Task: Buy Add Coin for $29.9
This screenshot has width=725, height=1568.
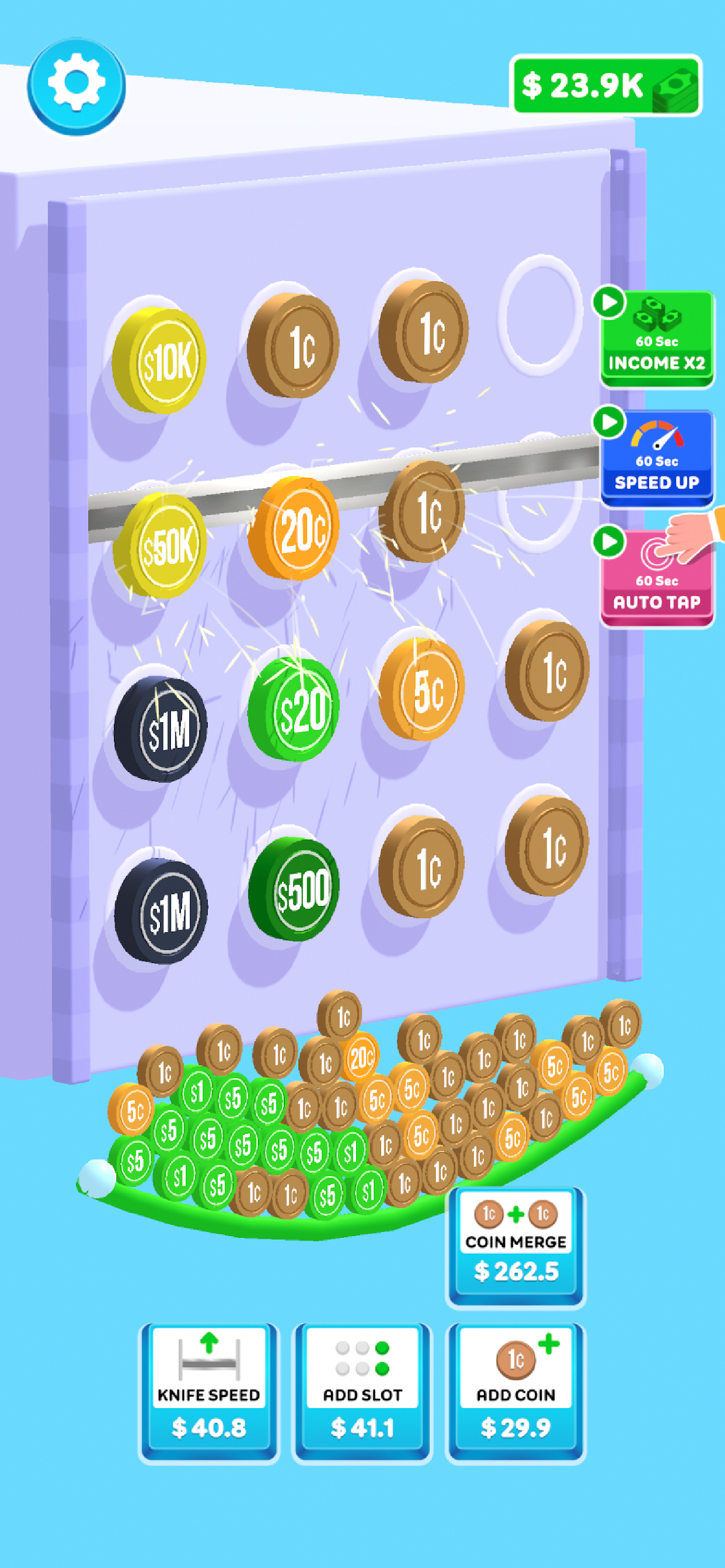Action: click(x=515, y=1392)
